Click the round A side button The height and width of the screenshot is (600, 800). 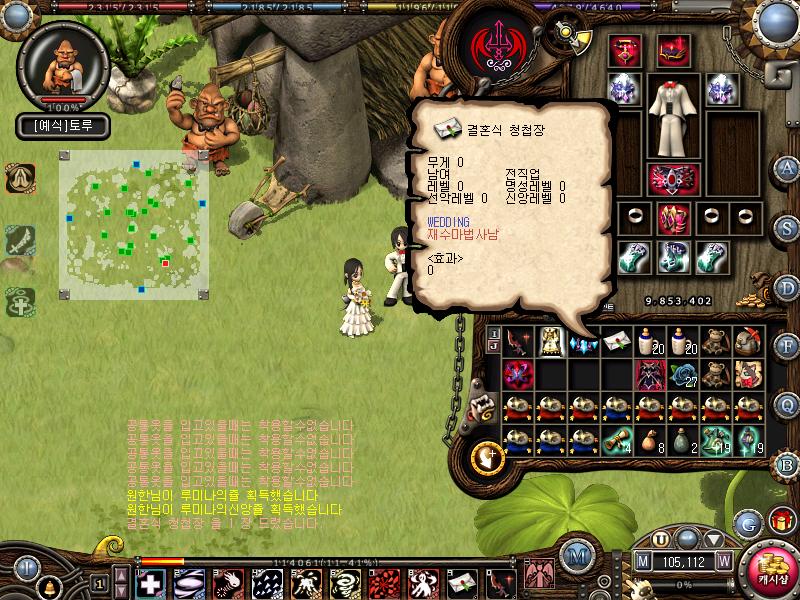point(787,167)
